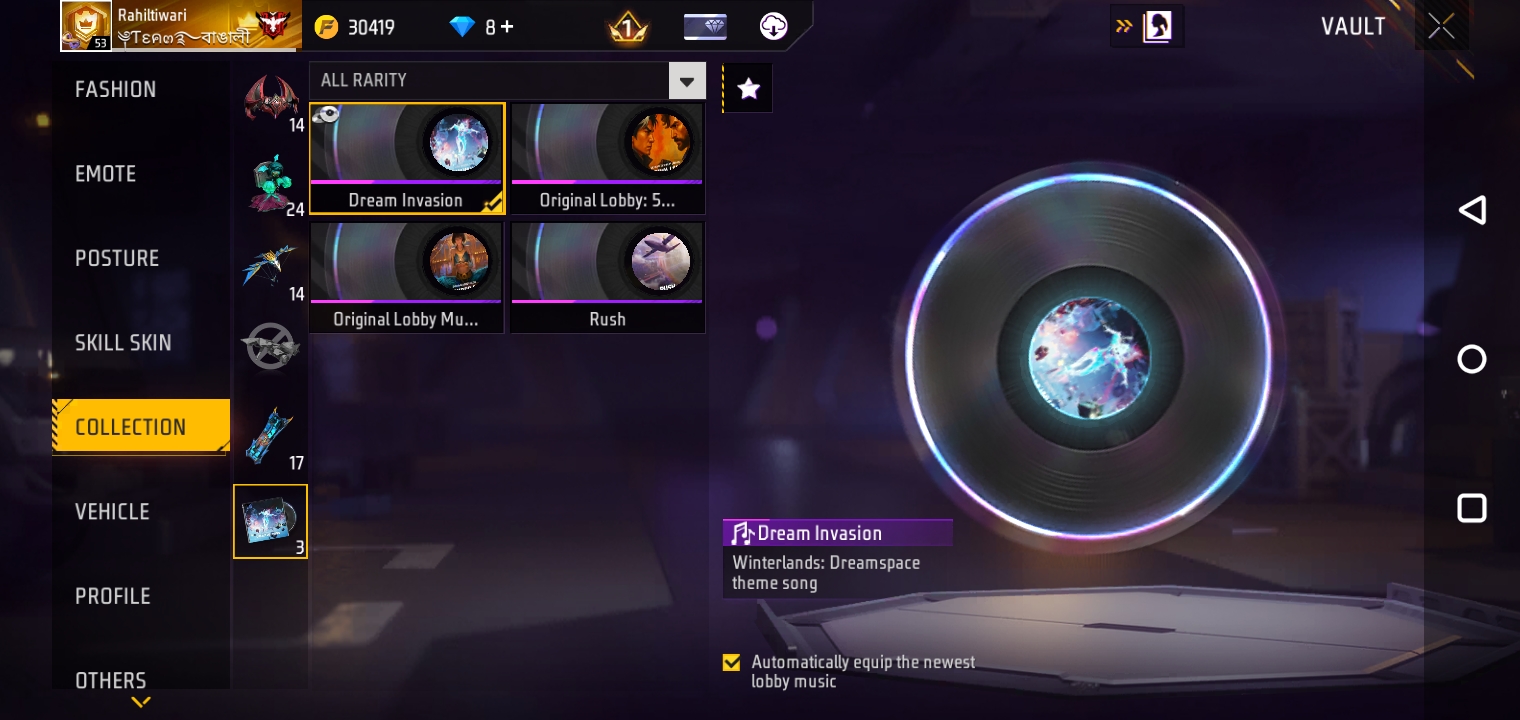This screenshot has height=720, width=1520.
Task: Click the favorite star button above the music list
Action: pyautogui.click(x=748, y=88)
